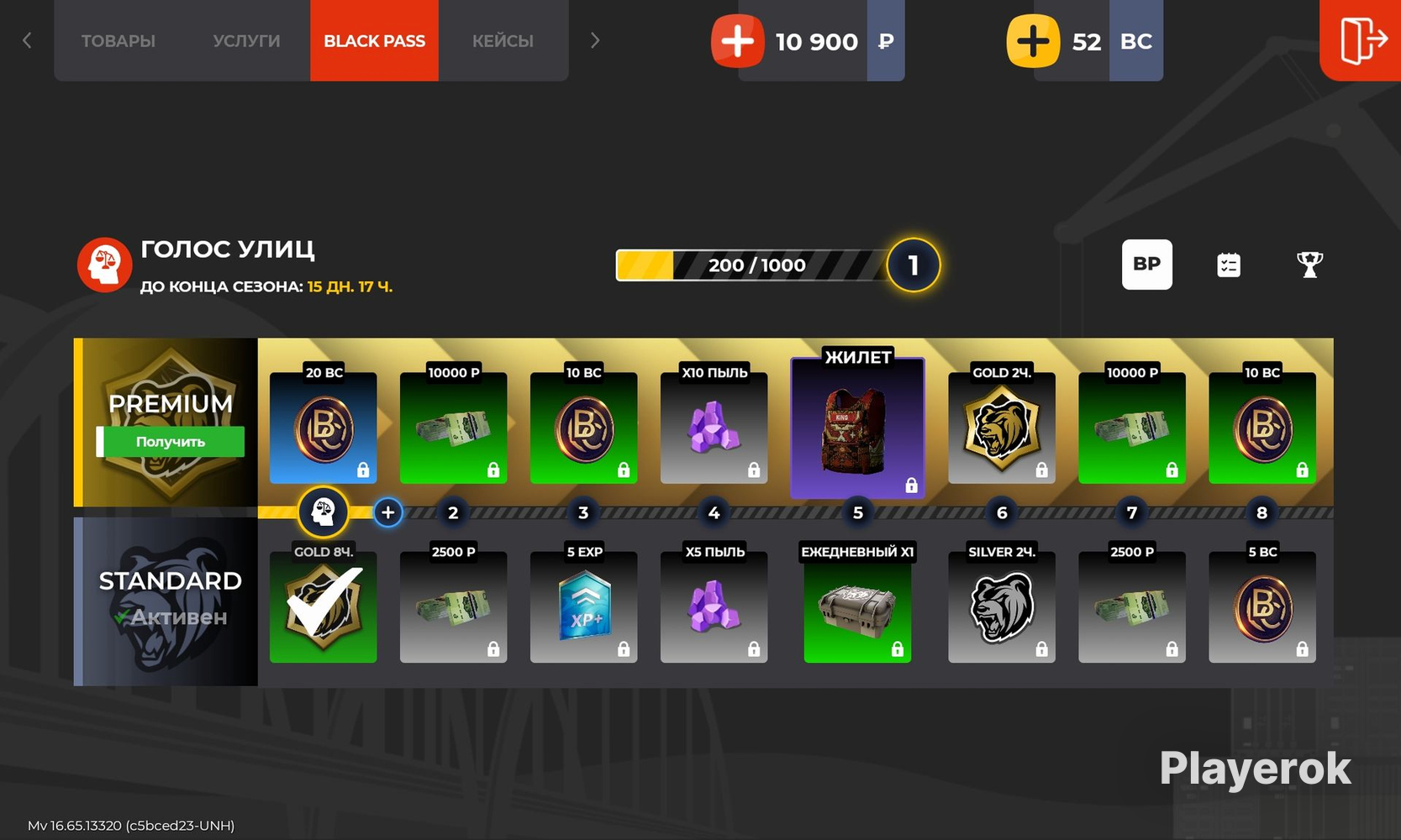Choose the claimed GOLD 8Ч. standard reward

click(x=323, y=606)
